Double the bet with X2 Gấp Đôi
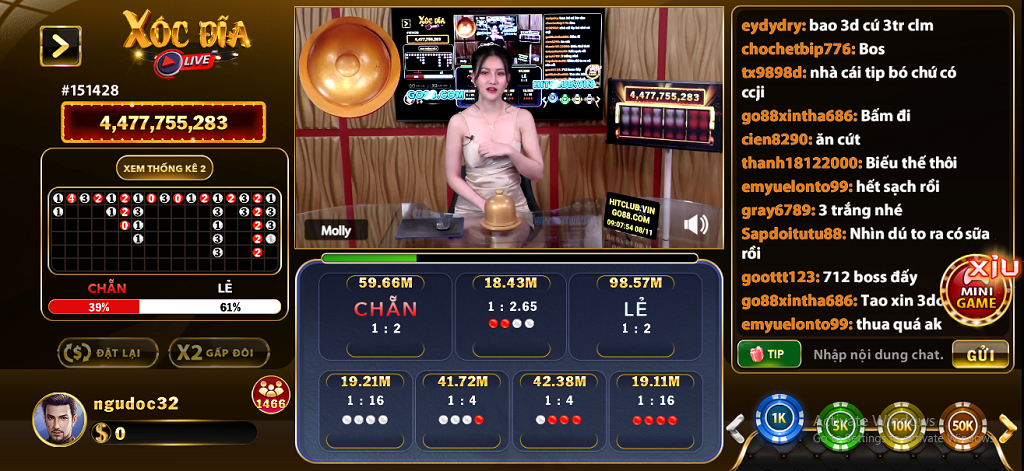The image size is (1024, 471). [x=219, y=352]
